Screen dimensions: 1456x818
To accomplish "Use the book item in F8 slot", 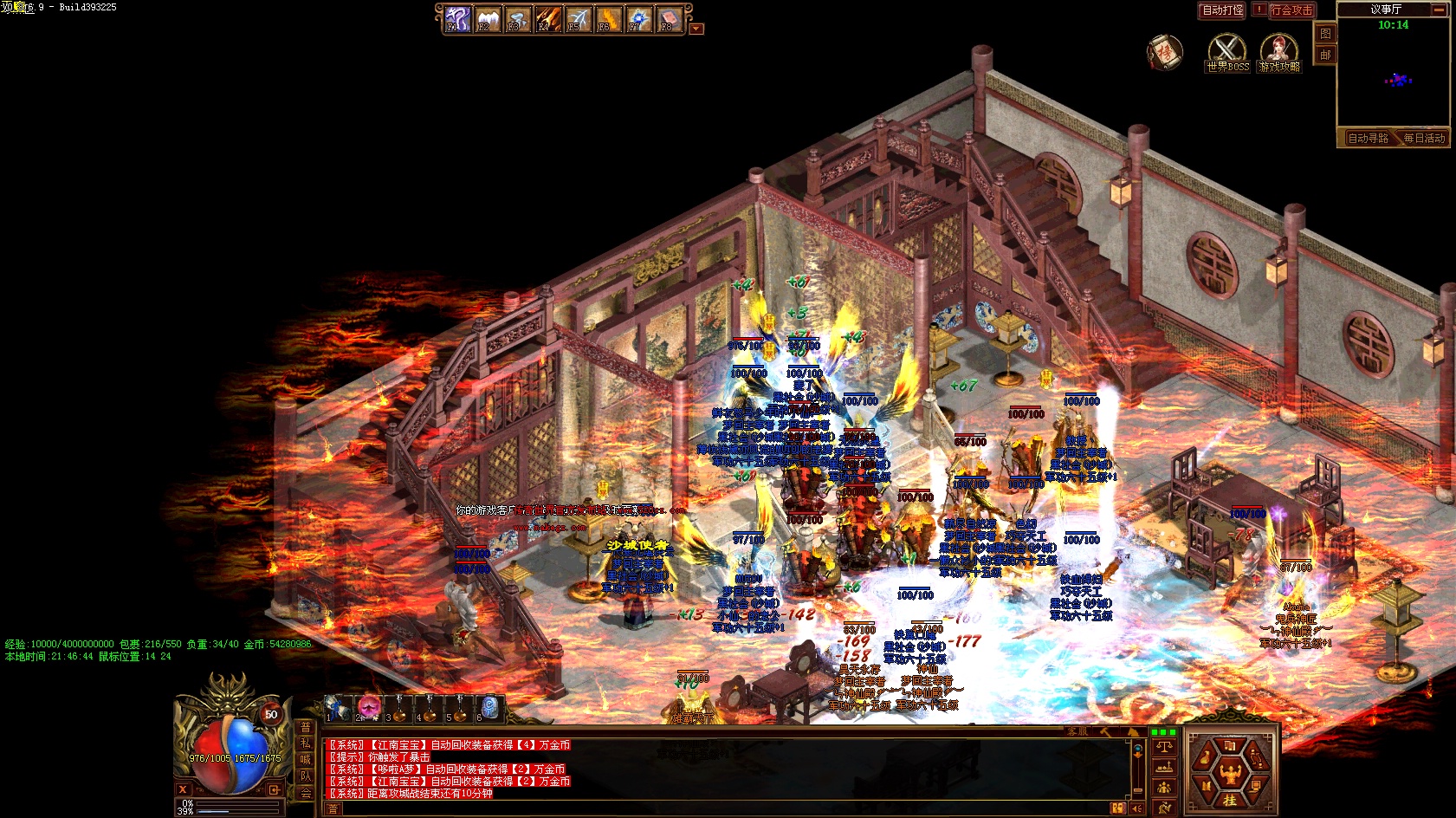I will [669, 18].
